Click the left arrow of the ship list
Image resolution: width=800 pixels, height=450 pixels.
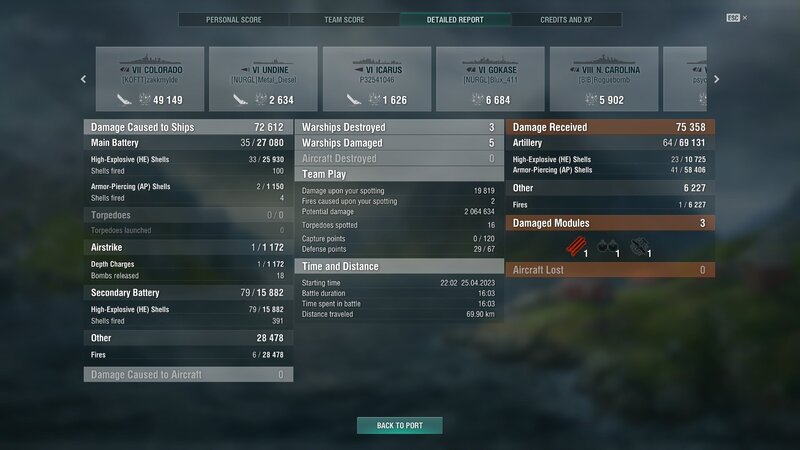pyautogui.click(x=83, y=79)
